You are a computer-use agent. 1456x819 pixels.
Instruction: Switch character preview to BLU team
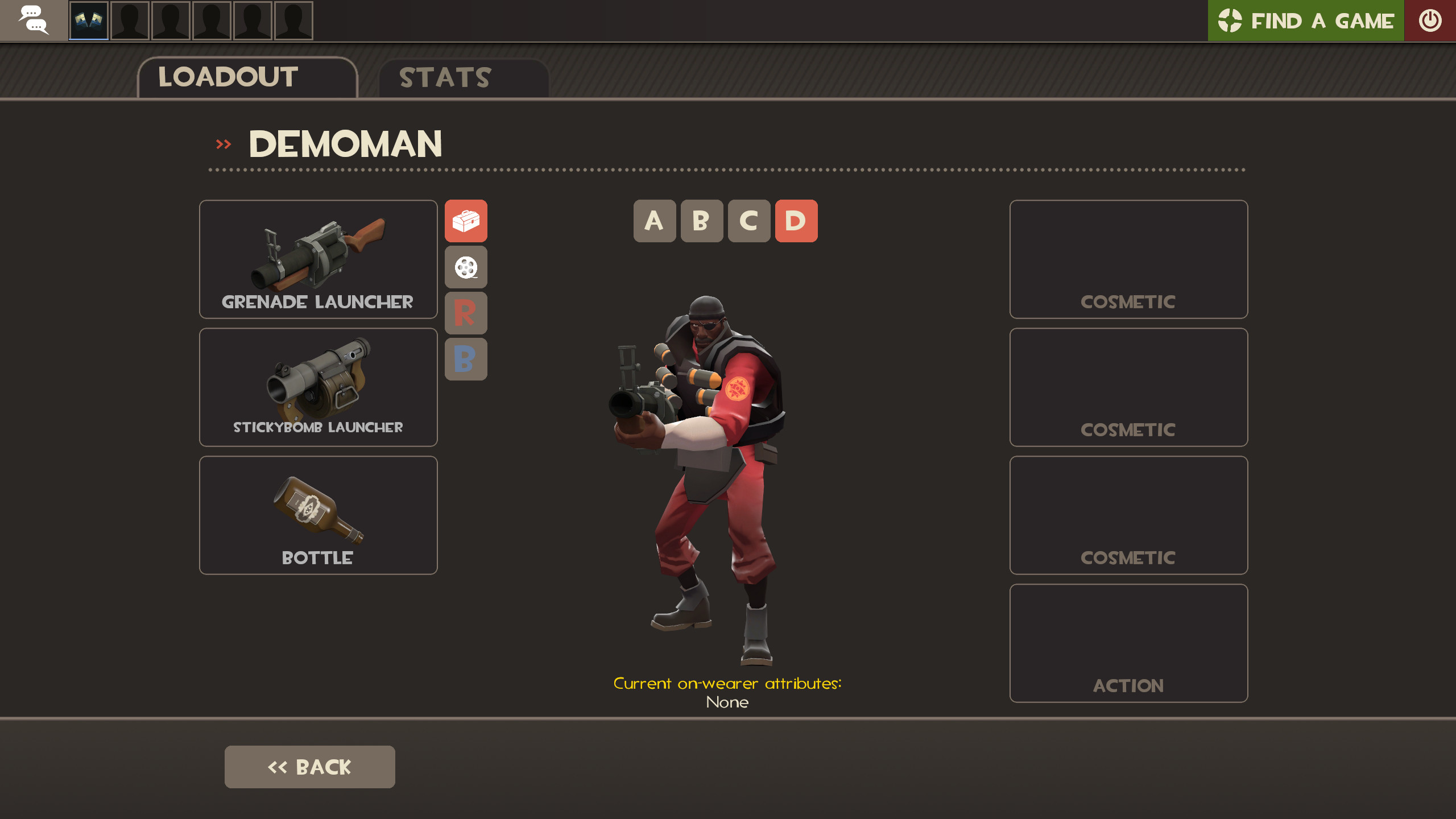click(466, 358)
